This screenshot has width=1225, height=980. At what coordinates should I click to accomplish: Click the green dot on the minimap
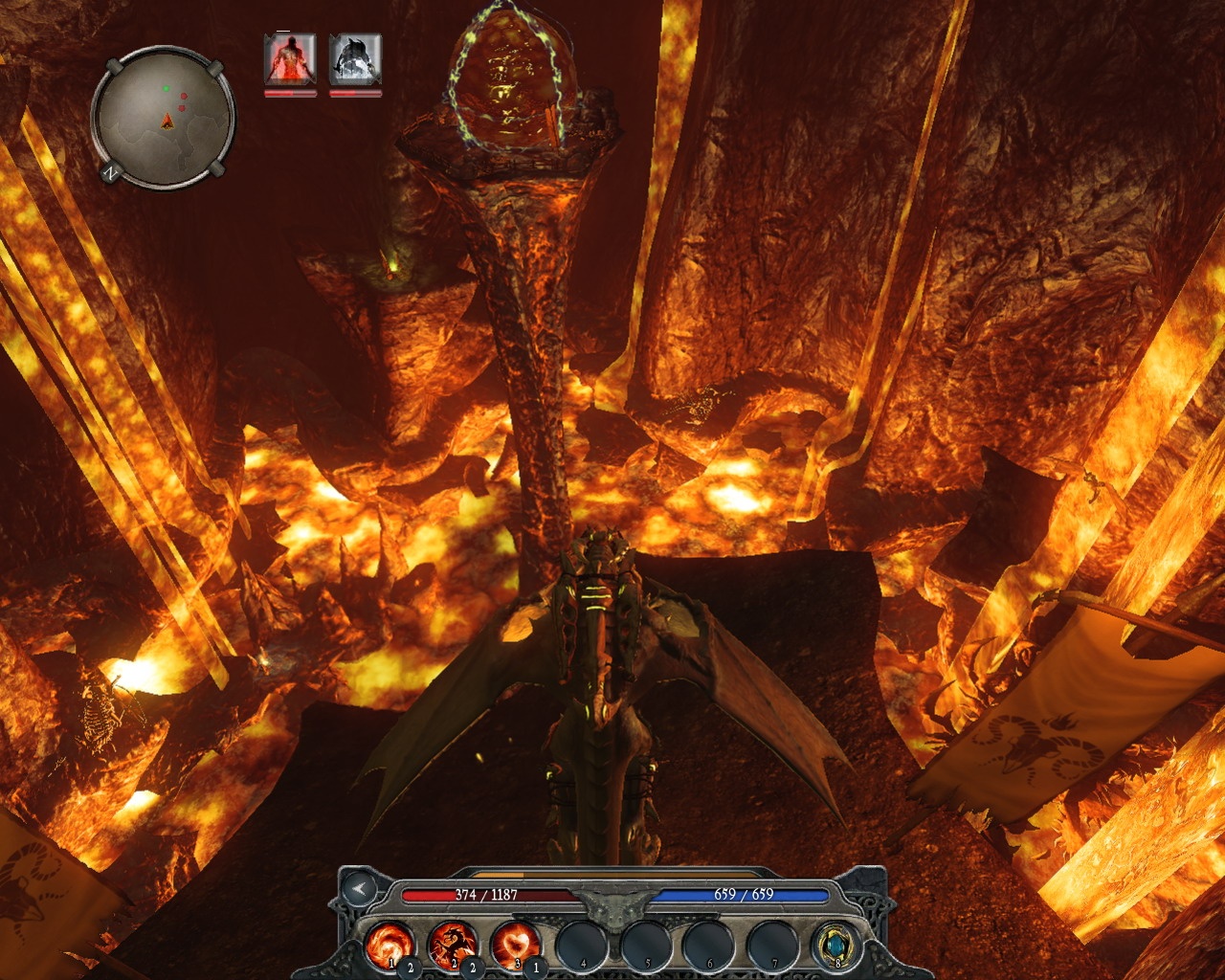pos(167,88)
